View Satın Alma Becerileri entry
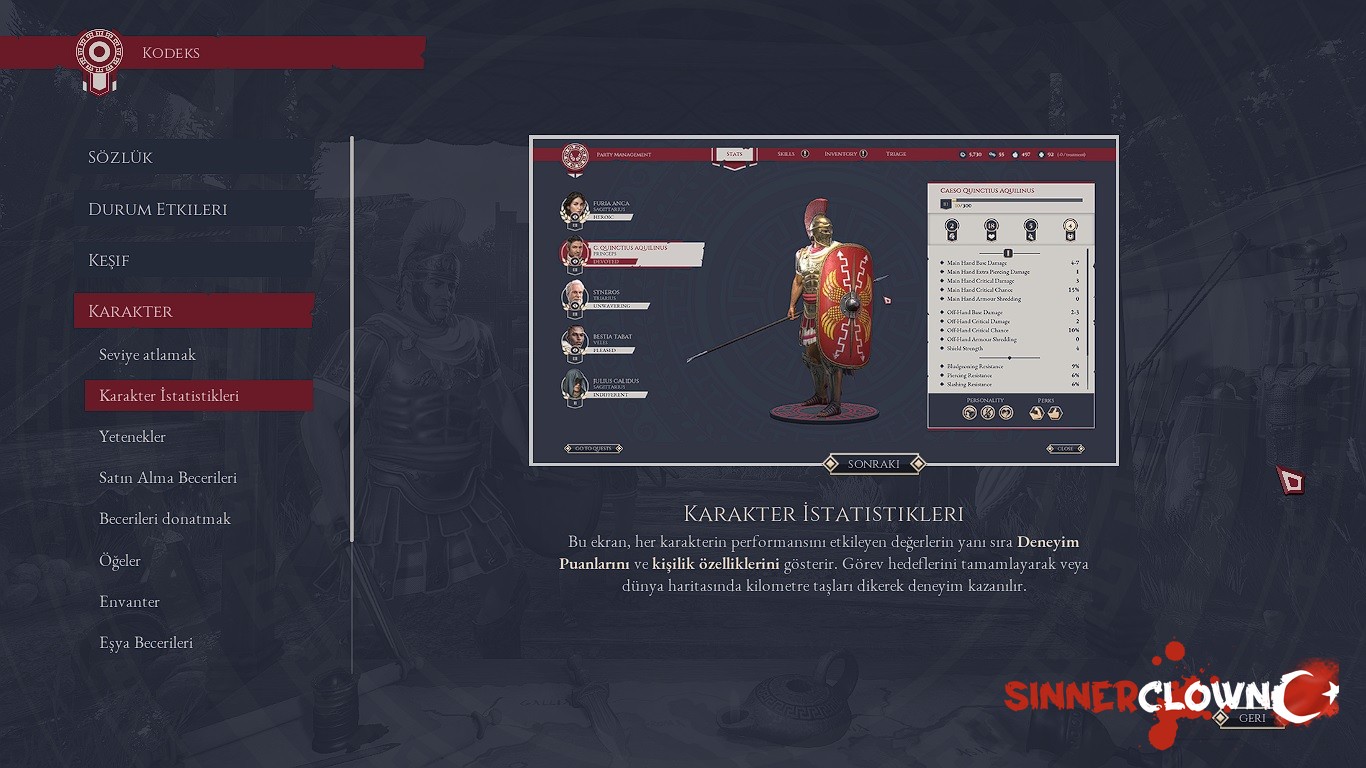The width and height of the screenshot is (1366, 768). click(168, 478)
